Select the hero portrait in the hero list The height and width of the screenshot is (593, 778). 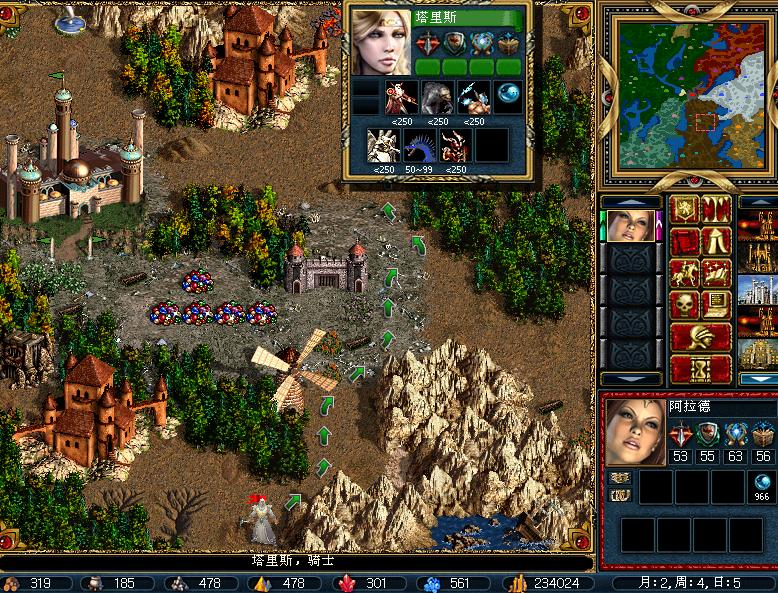630,227
